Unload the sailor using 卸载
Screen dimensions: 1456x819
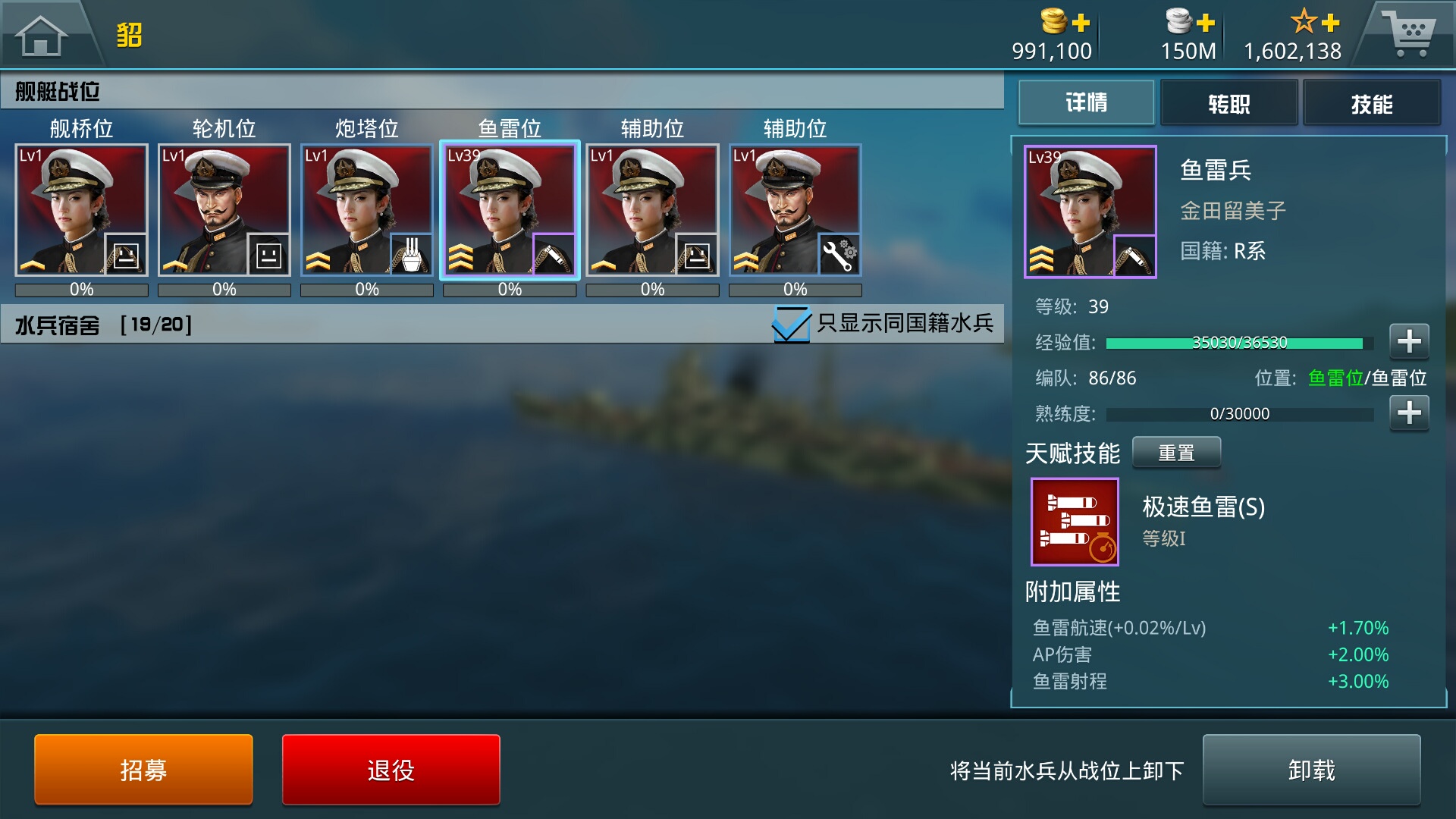click(1311, 770)
